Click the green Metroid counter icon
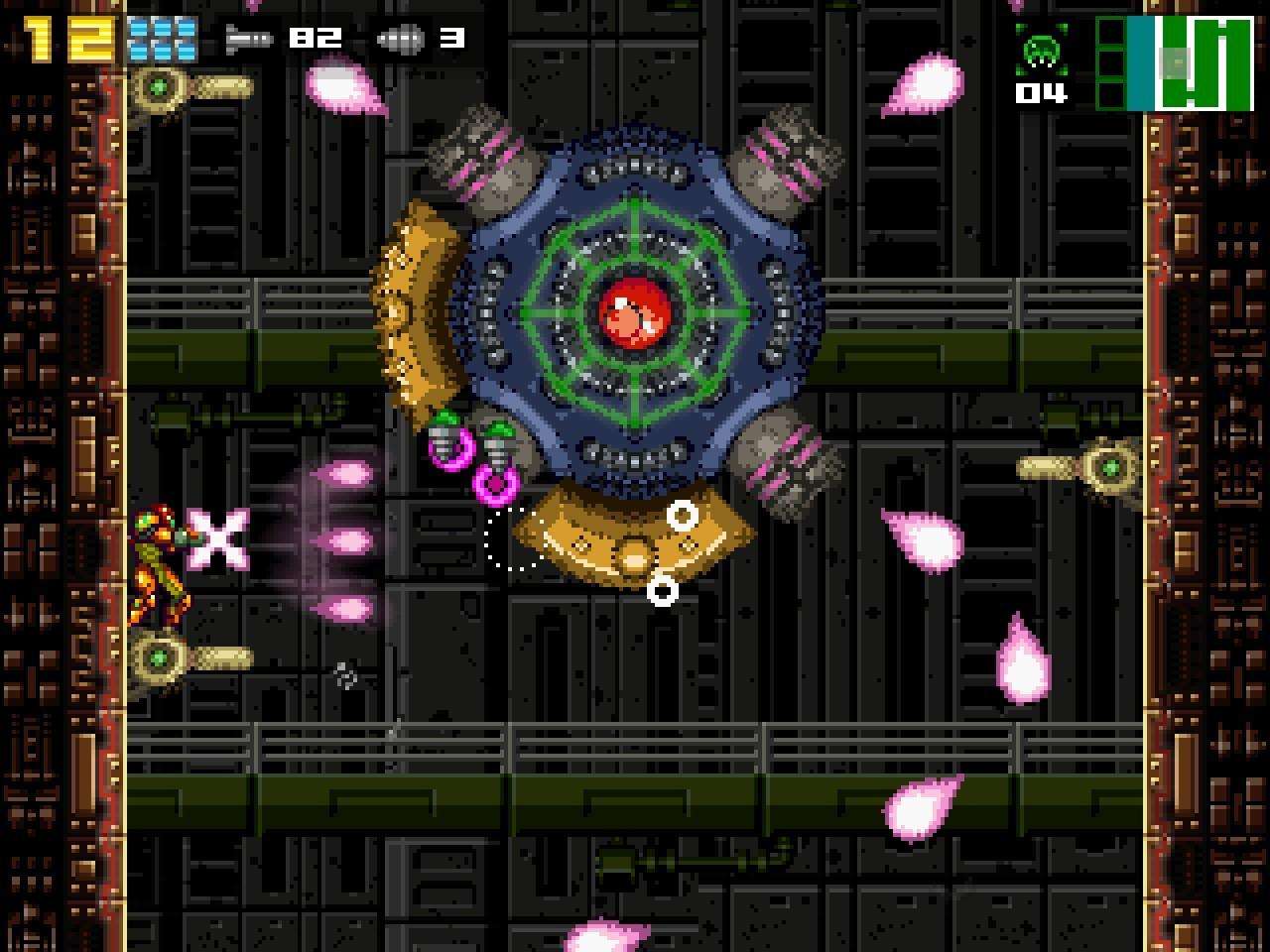This screenshot has height=952, width=1270. 1042,49
